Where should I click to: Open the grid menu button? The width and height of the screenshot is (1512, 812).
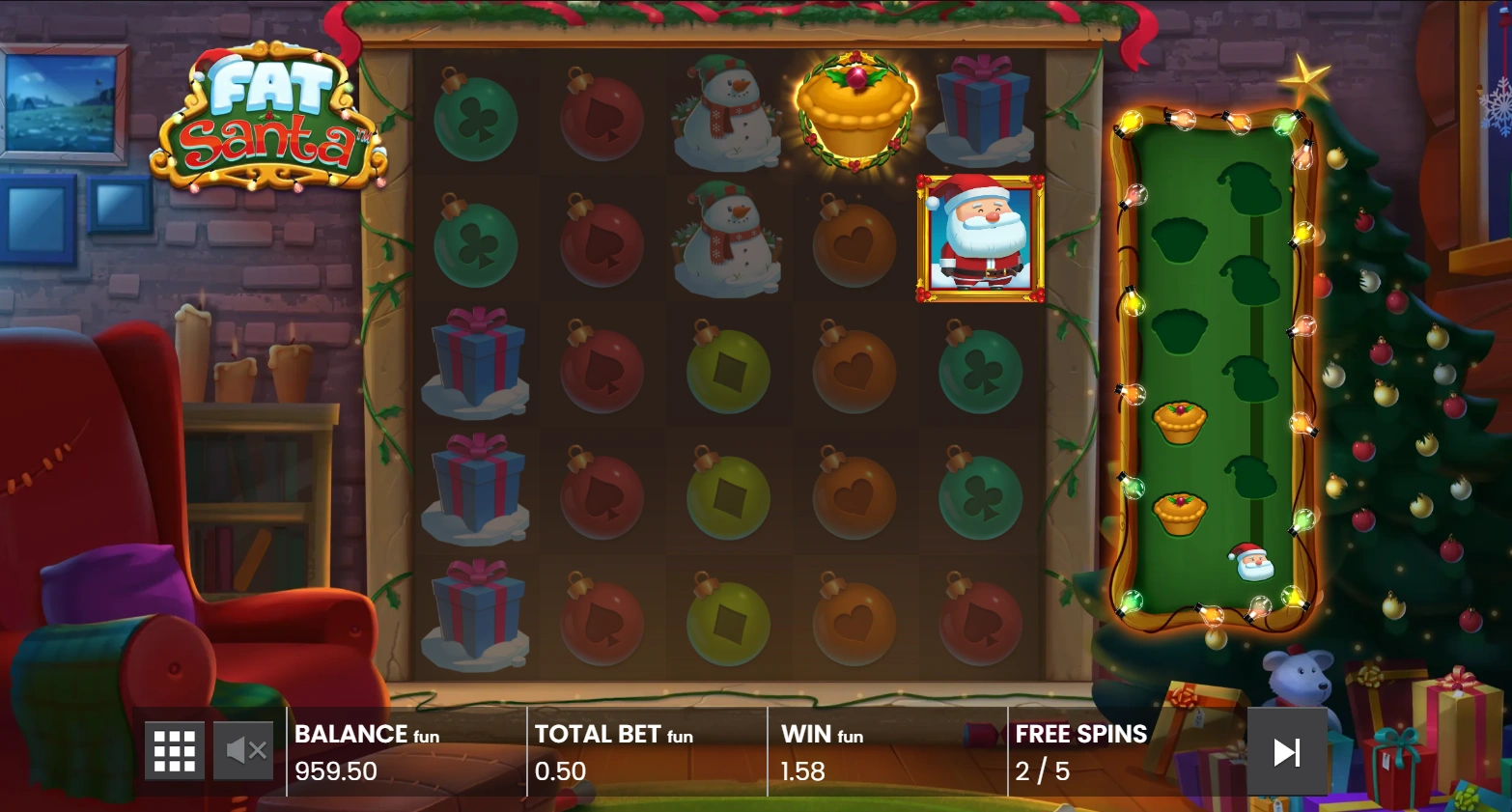175,750
